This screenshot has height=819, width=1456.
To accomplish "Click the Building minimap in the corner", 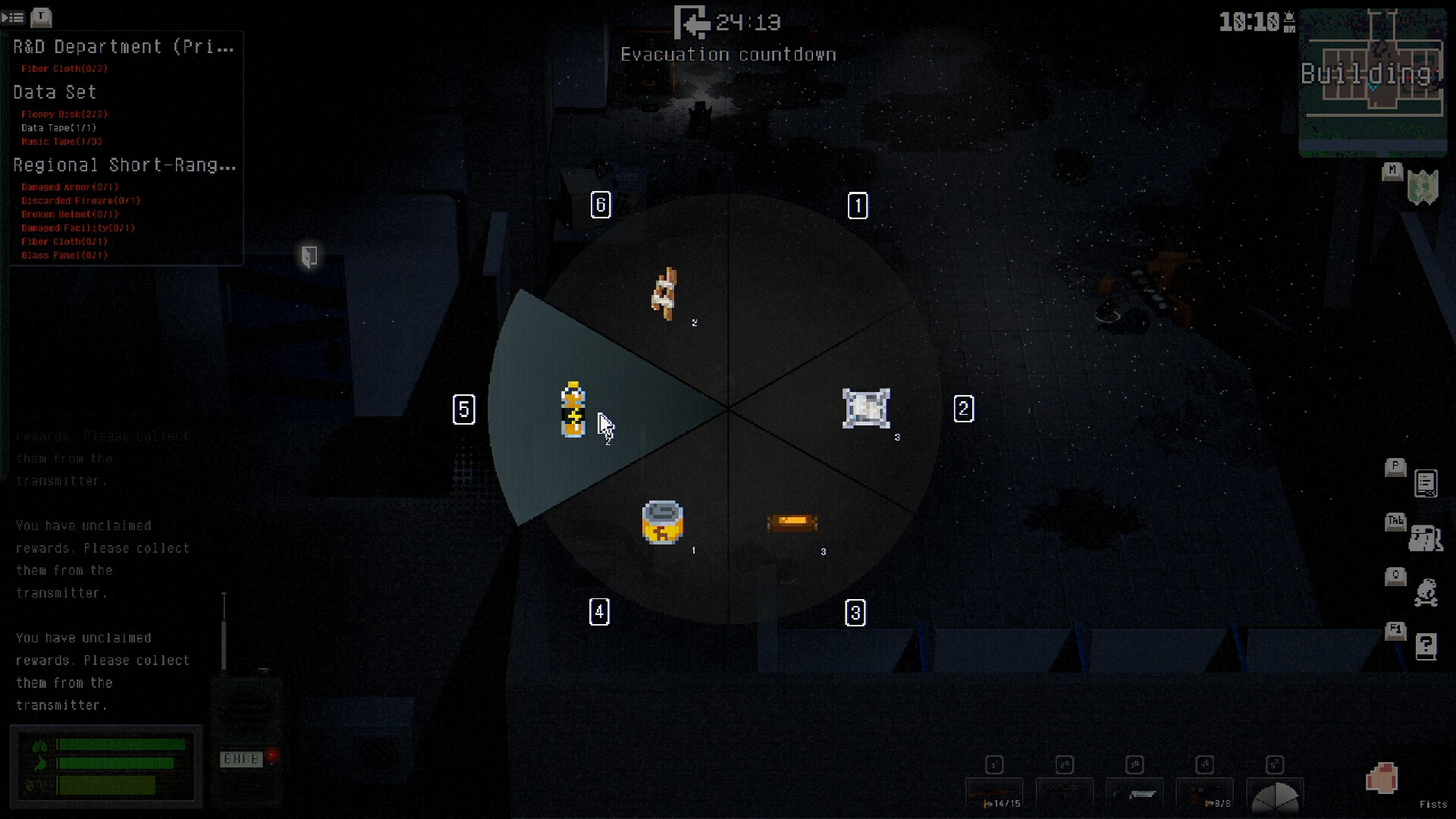I will pyautogui.click(x=1374, y=83).
